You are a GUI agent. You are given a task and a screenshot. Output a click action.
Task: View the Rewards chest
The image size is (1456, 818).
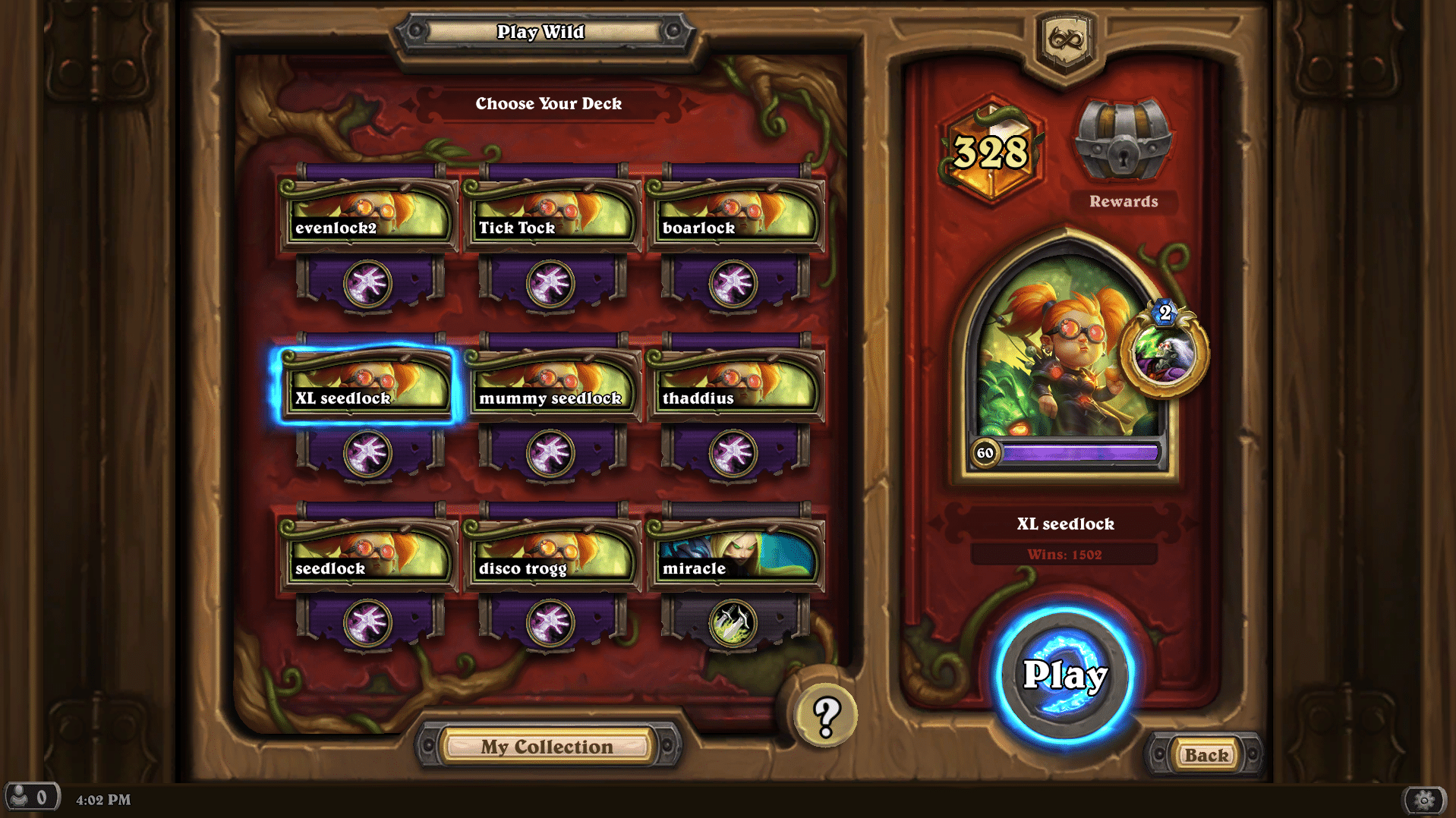[1123, 140]
